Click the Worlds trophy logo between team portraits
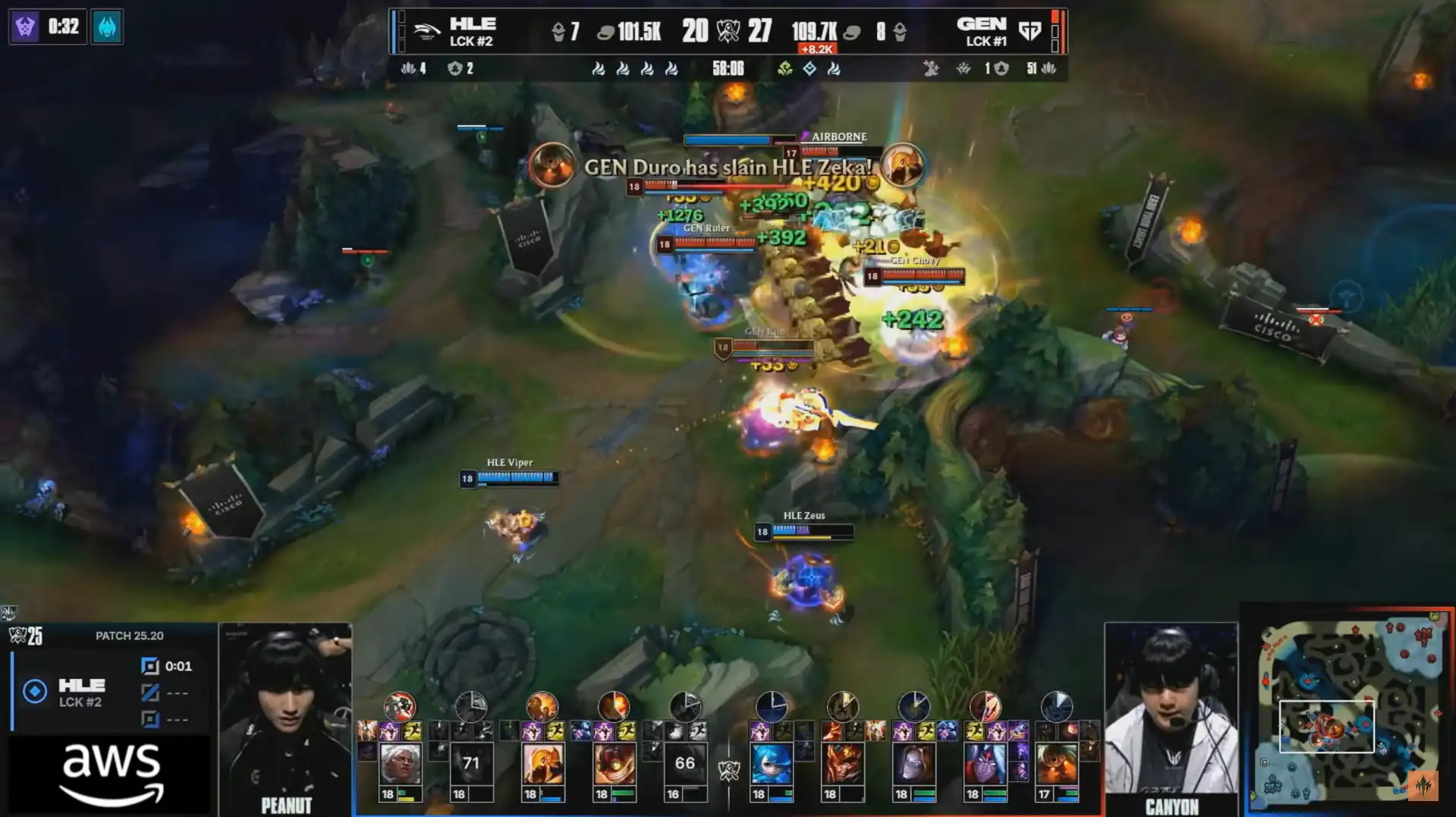The image size is (1456, 817). pos(728,771)
